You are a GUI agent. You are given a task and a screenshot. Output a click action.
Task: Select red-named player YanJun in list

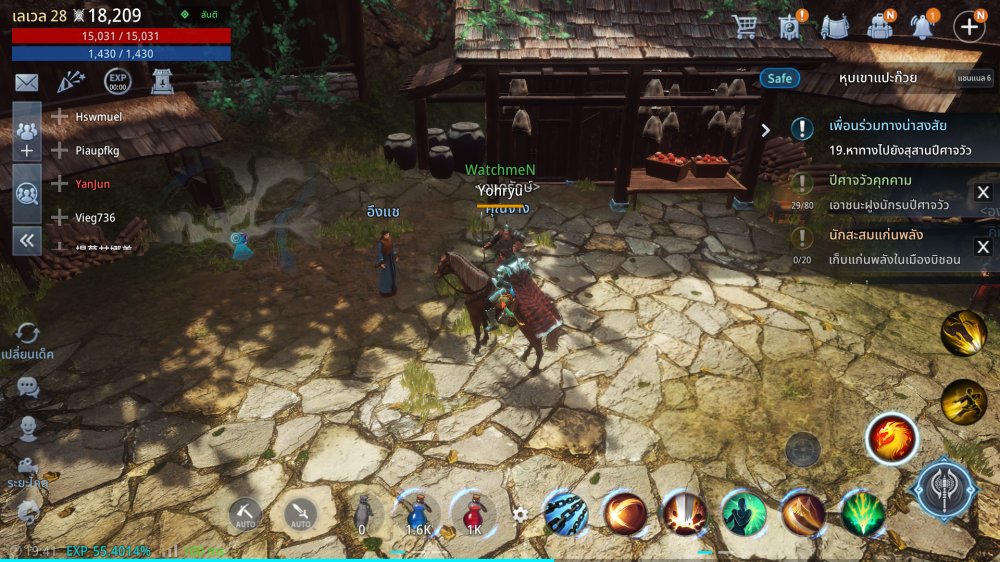tap(95, 184)
